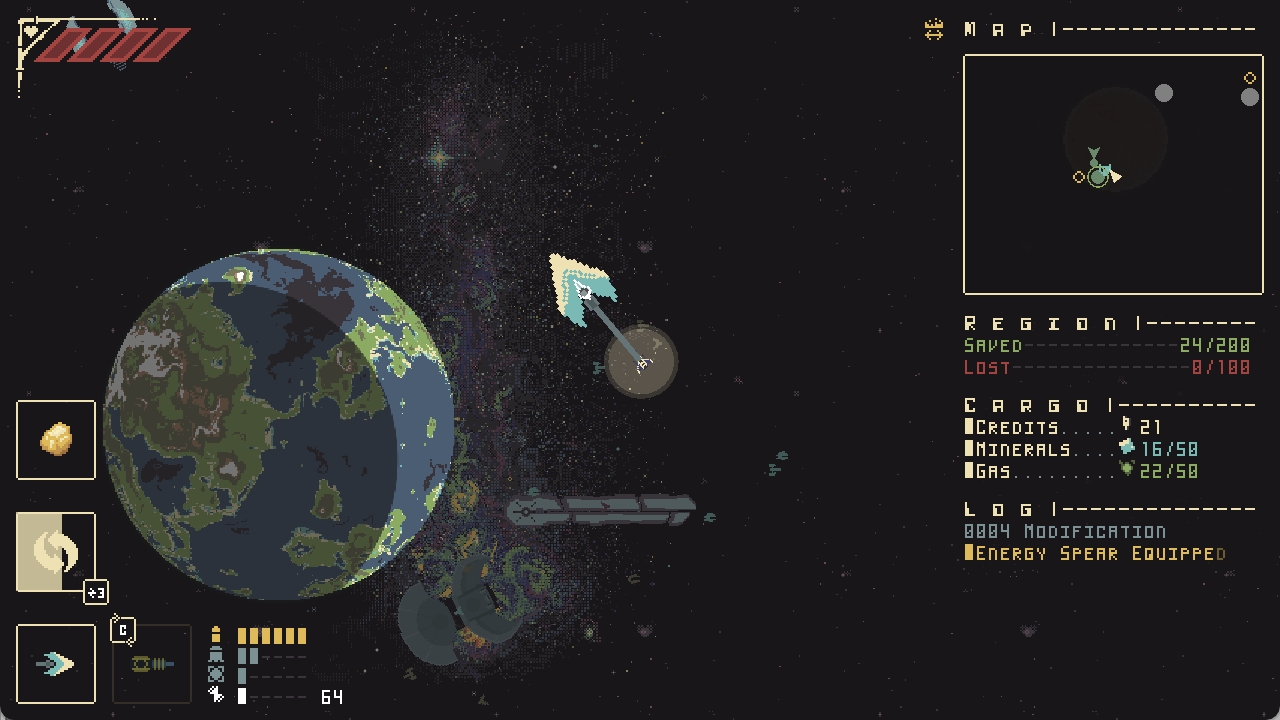Click the green gas crystal icon beside Gas counter
Screen dimensions: 1280x720
point(1124,470)
